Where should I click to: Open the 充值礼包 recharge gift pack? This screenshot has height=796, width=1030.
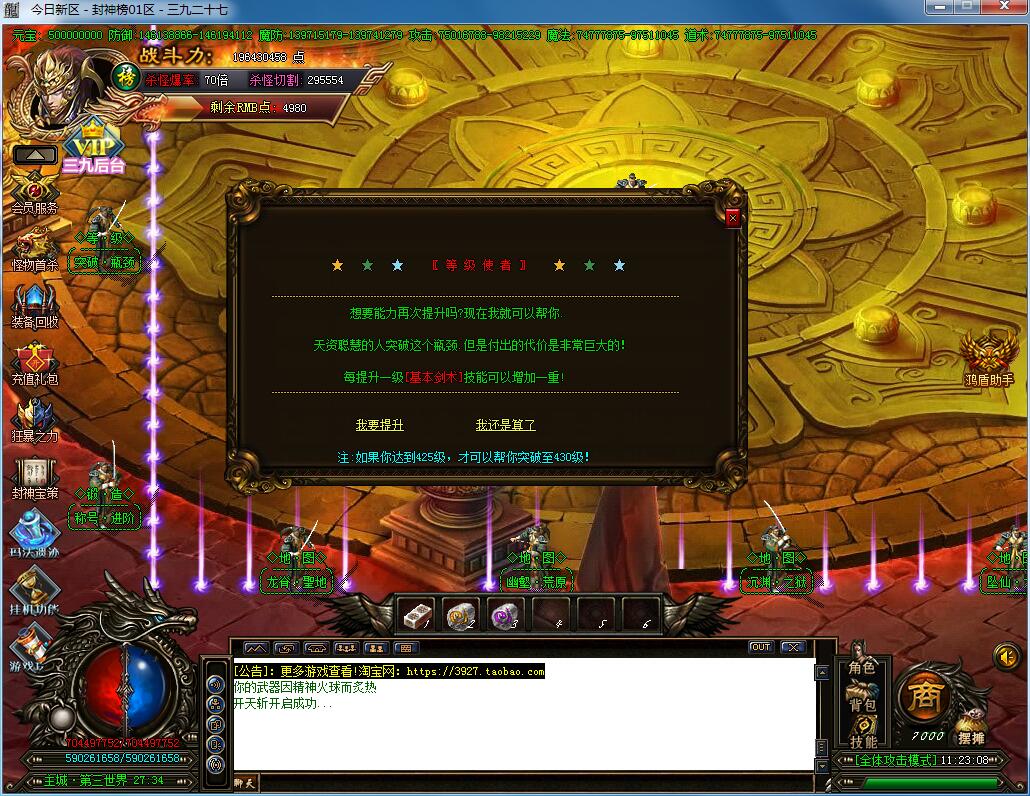[35, 362]
